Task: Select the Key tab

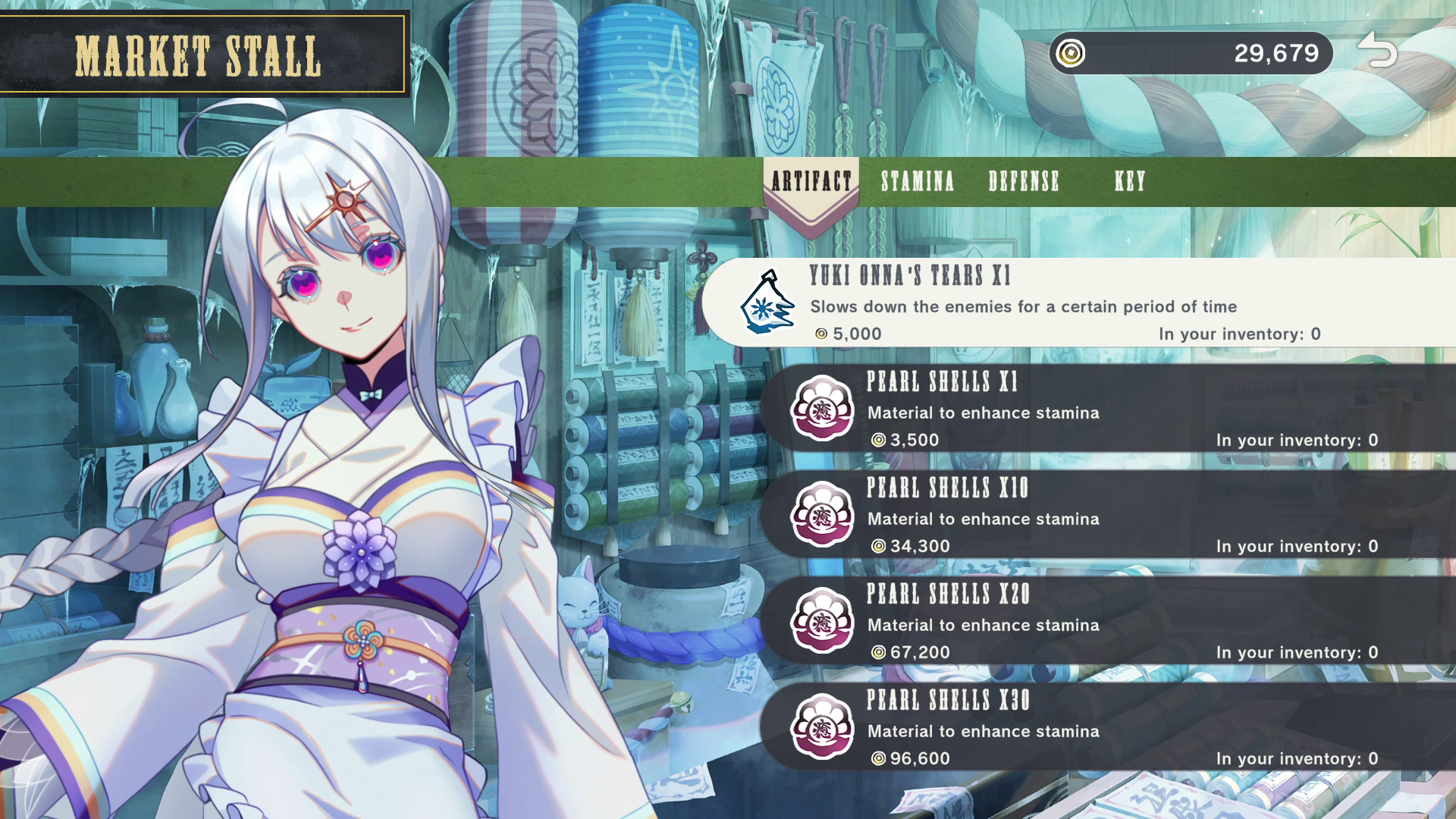Action: pyautogui.click(x=1128, y=182)
